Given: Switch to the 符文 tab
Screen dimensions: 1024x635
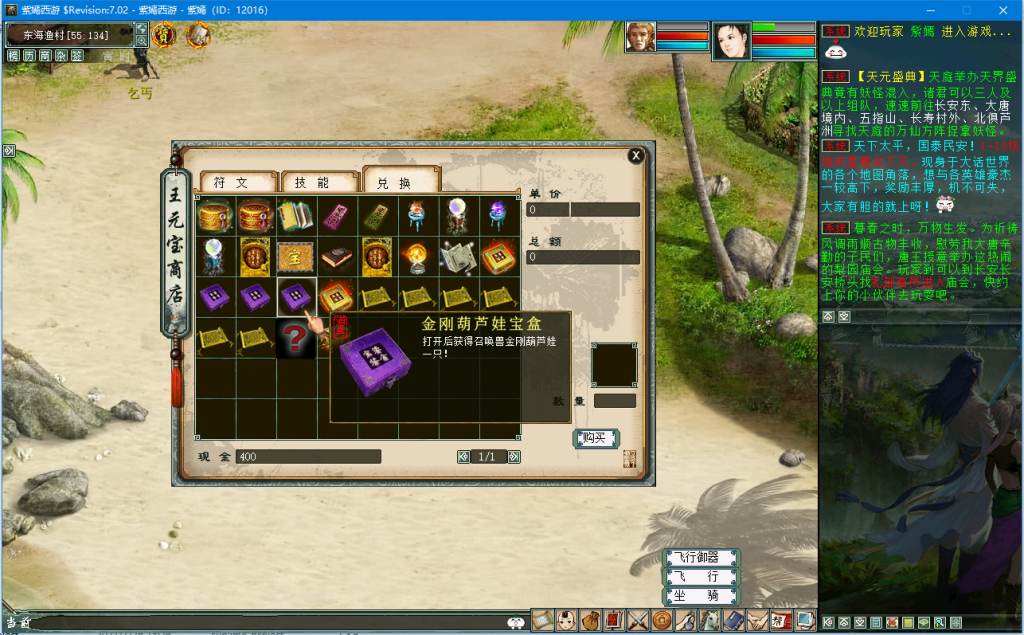Looking at the screenshot, I should (237, 182).
